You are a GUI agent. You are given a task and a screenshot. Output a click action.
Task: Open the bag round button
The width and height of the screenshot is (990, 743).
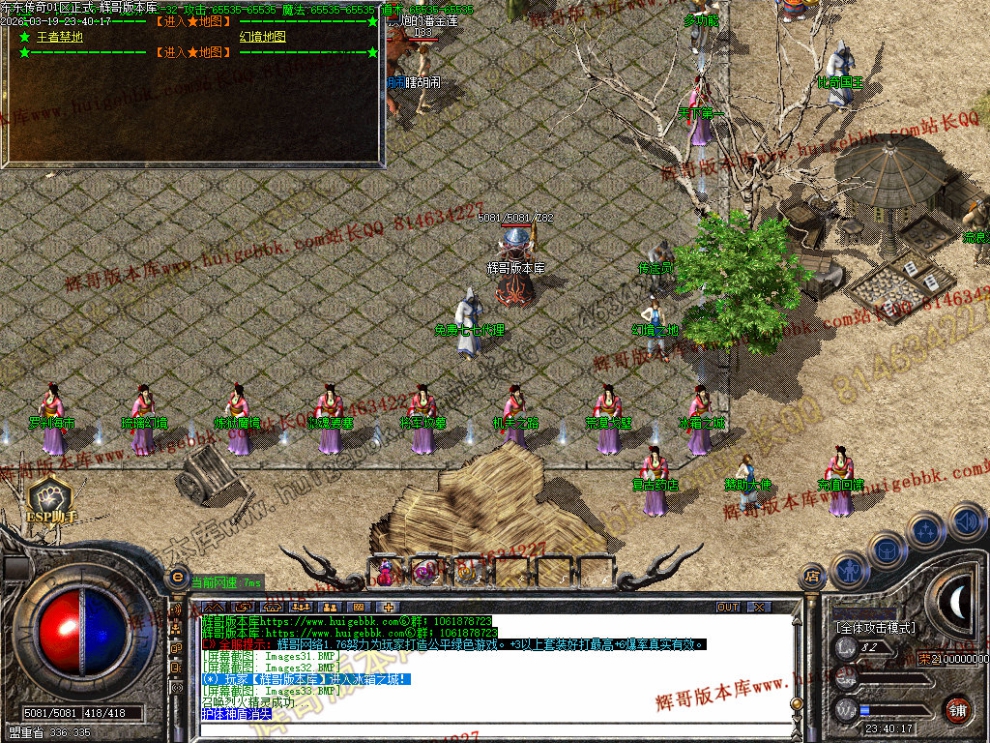point(887,549)
